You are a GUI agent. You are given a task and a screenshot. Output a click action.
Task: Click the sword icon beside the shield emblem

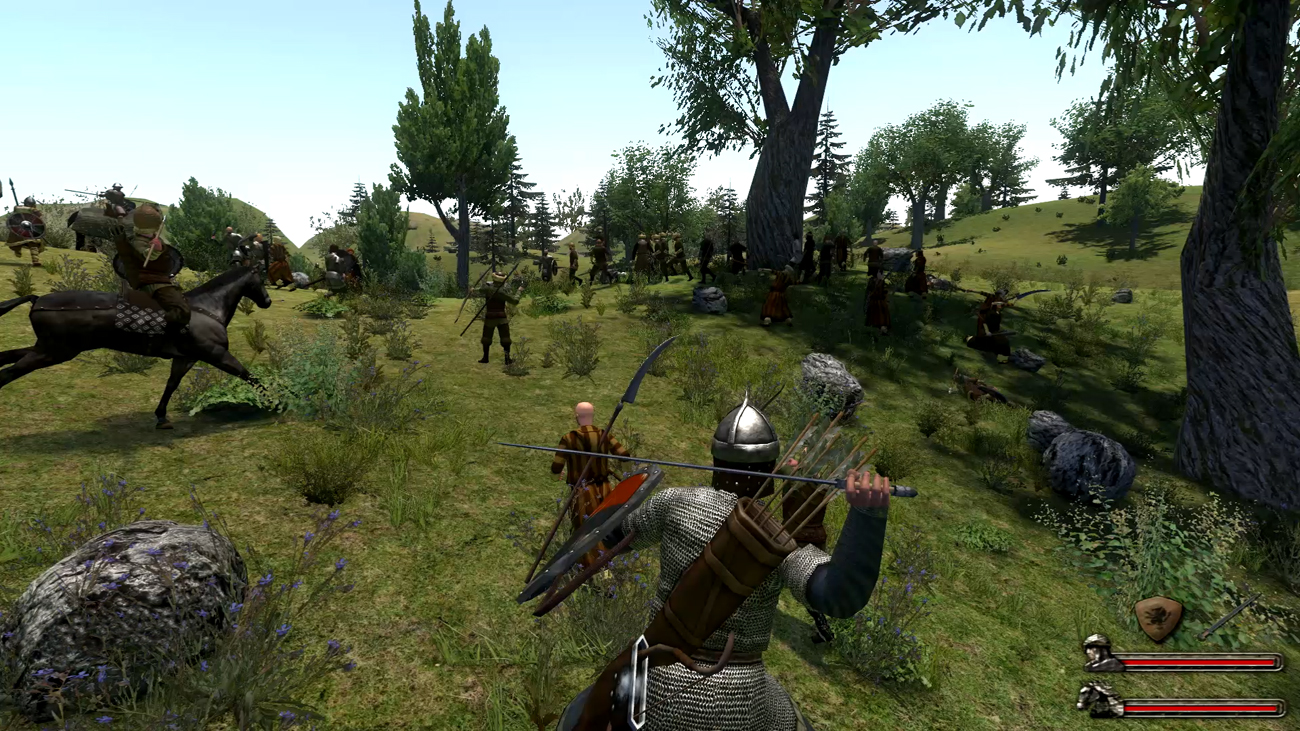coord(1230,616)
